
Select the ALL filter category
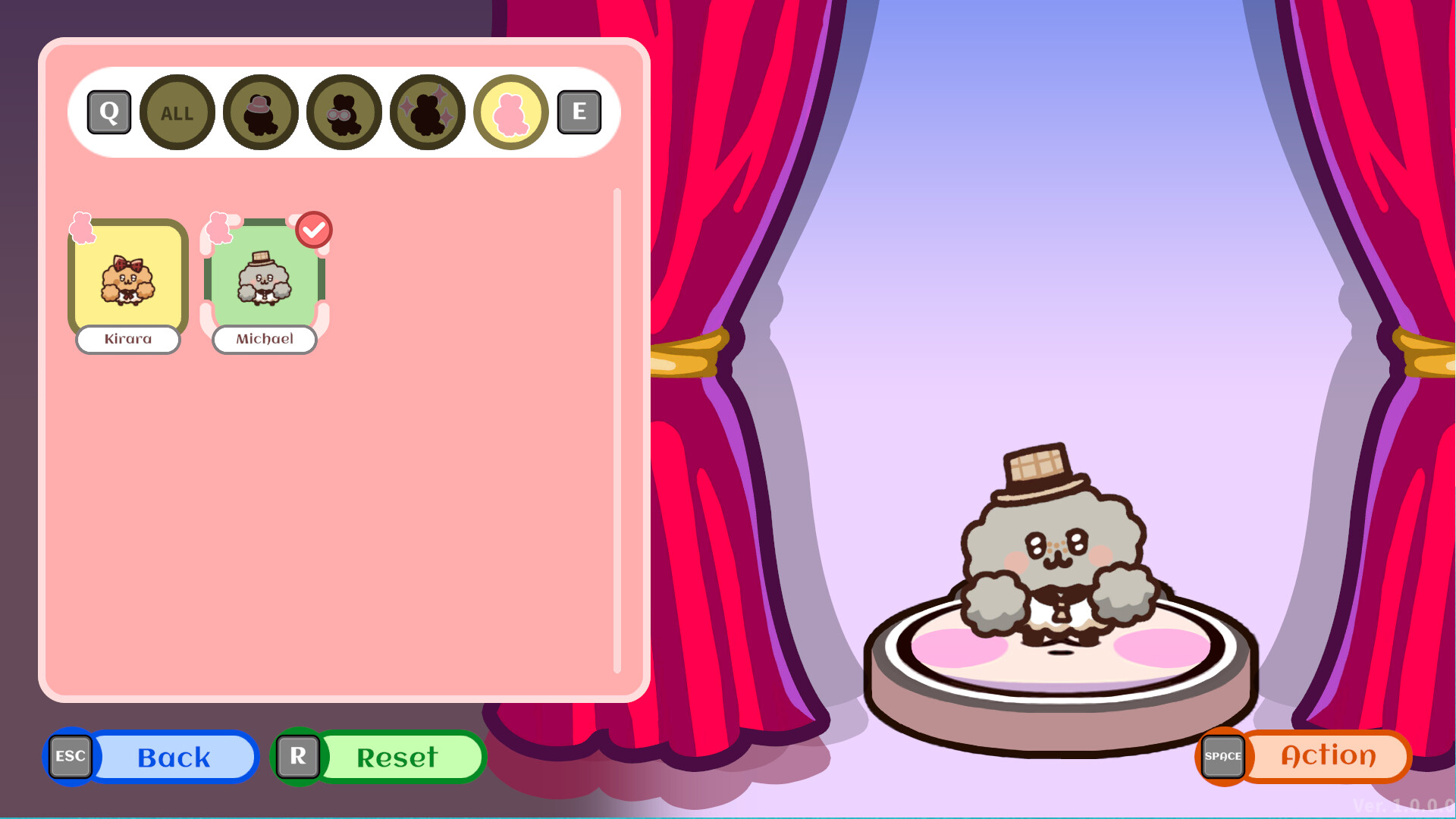177,112
